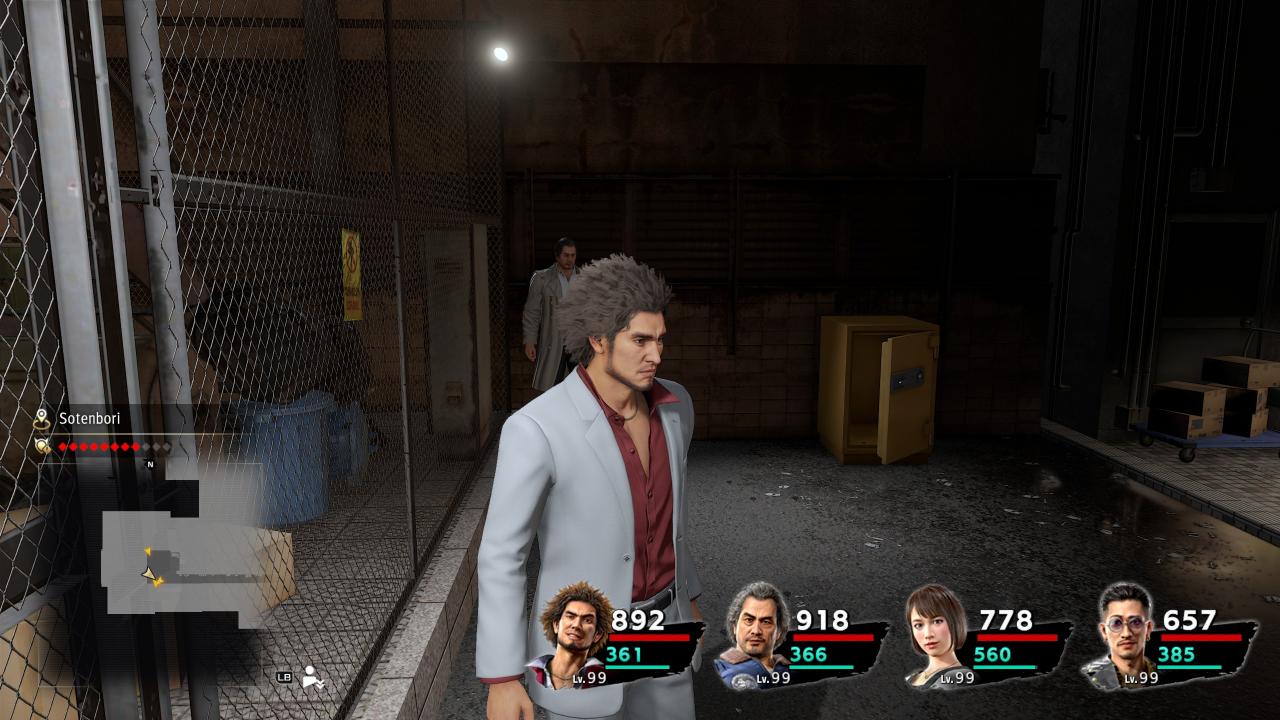This screenshot has width=1280, height=720.
Task: Select the party member wearing glasses
Action: (1122, 634)
